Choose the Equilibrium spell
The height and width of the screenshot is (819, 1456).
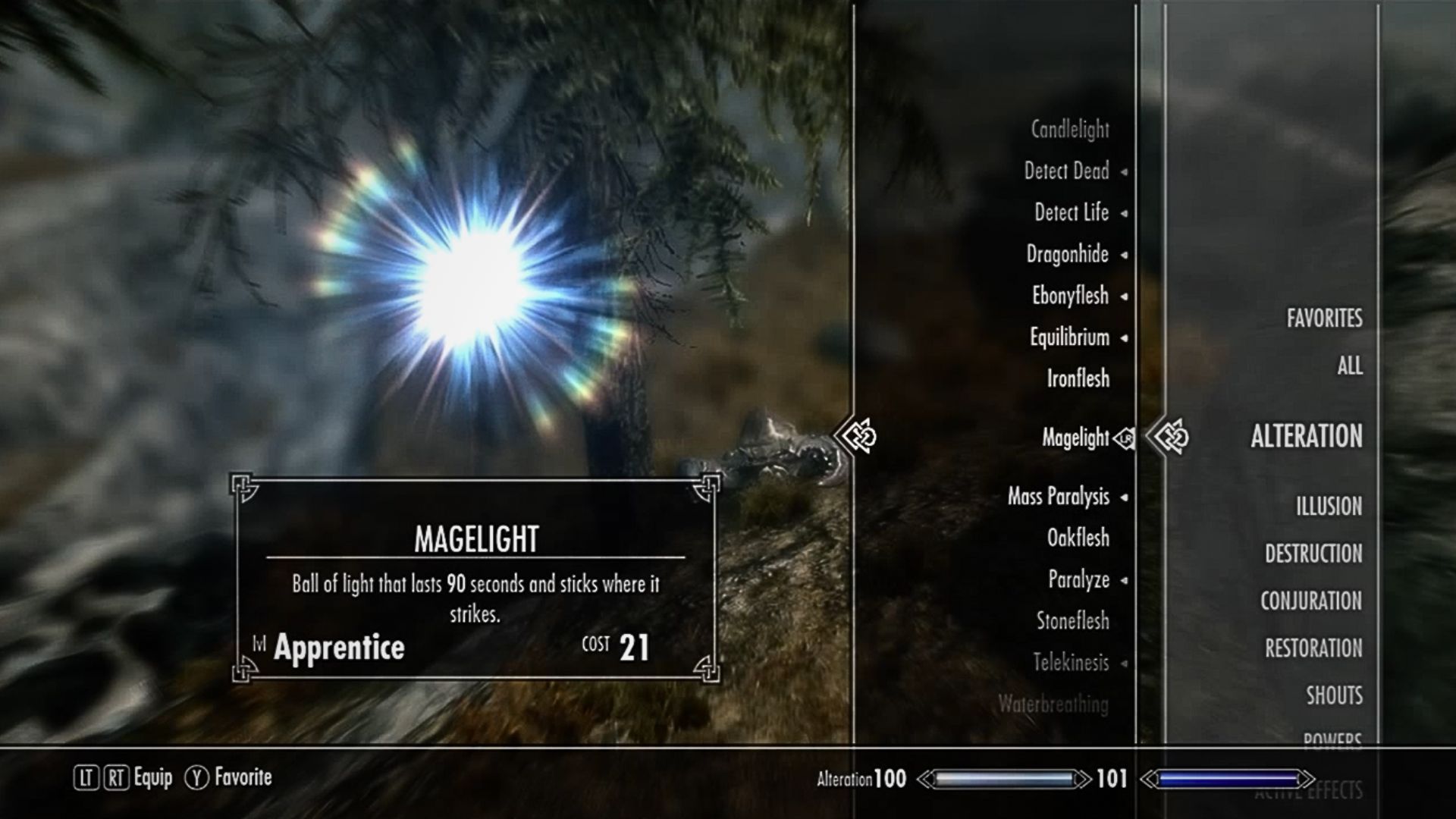click(1068, 337)
